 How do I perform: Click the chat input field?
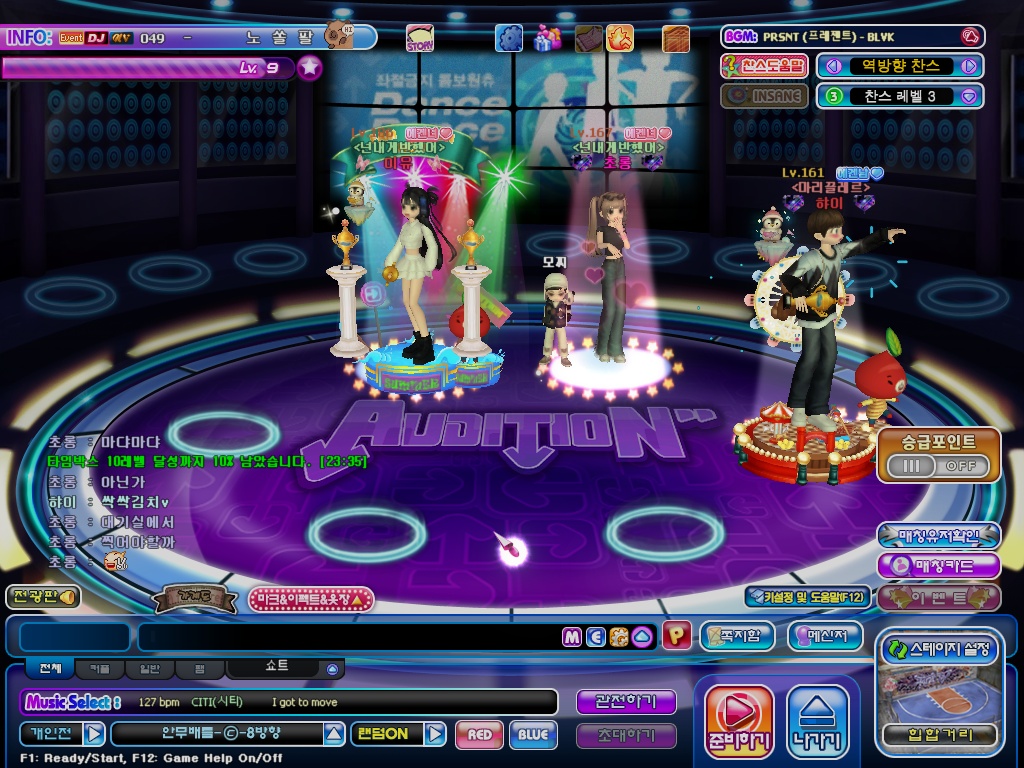pos(350,637)
